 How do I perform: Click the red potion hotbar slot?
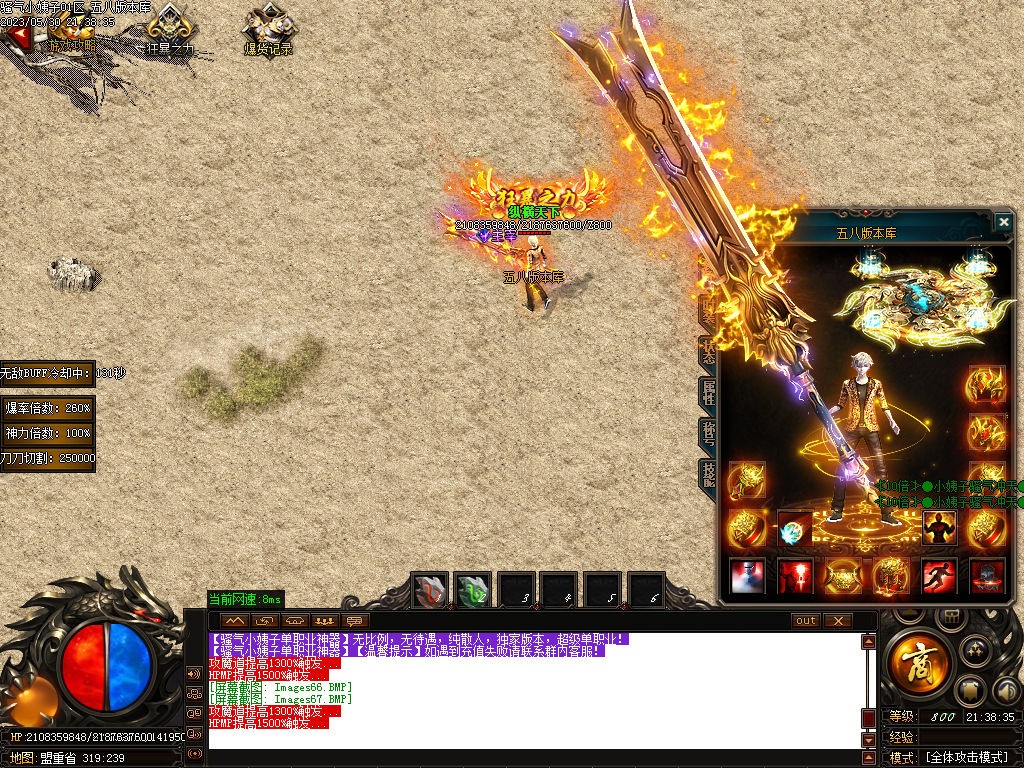point(431,591)
